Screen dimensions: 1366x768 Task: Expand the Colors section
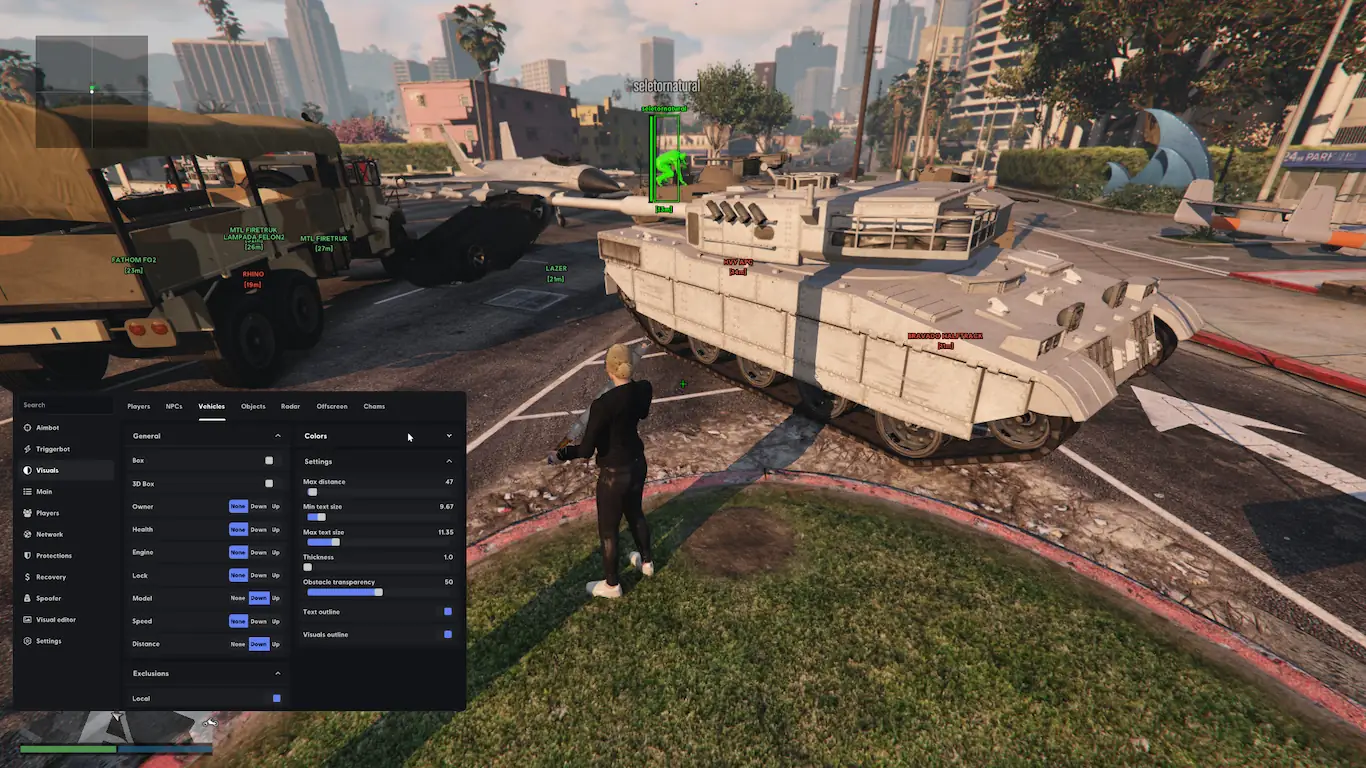tap(448, 436)
